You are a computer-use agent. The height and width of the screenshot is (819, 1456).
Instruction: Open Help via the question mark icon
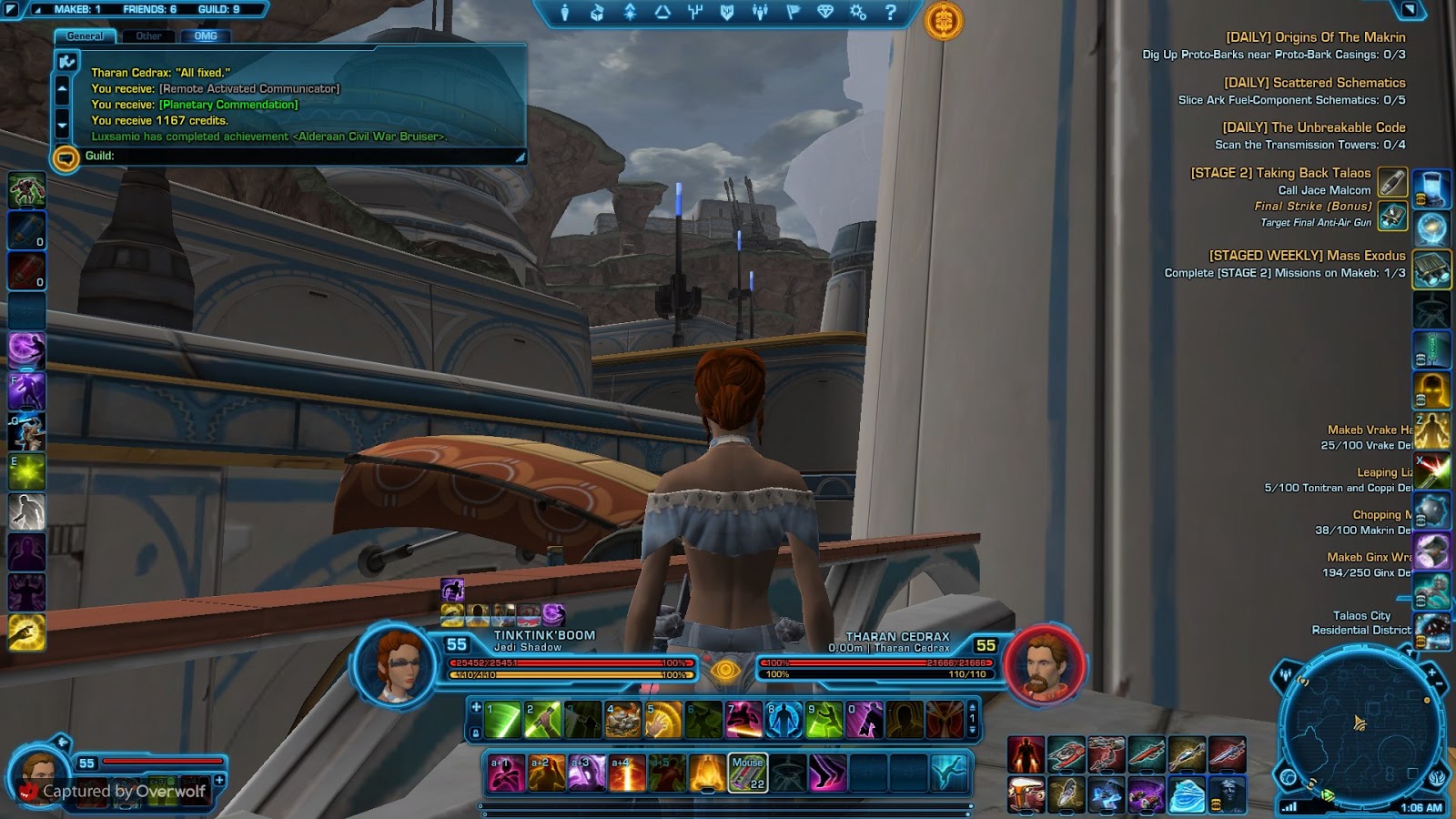(892, 12)
